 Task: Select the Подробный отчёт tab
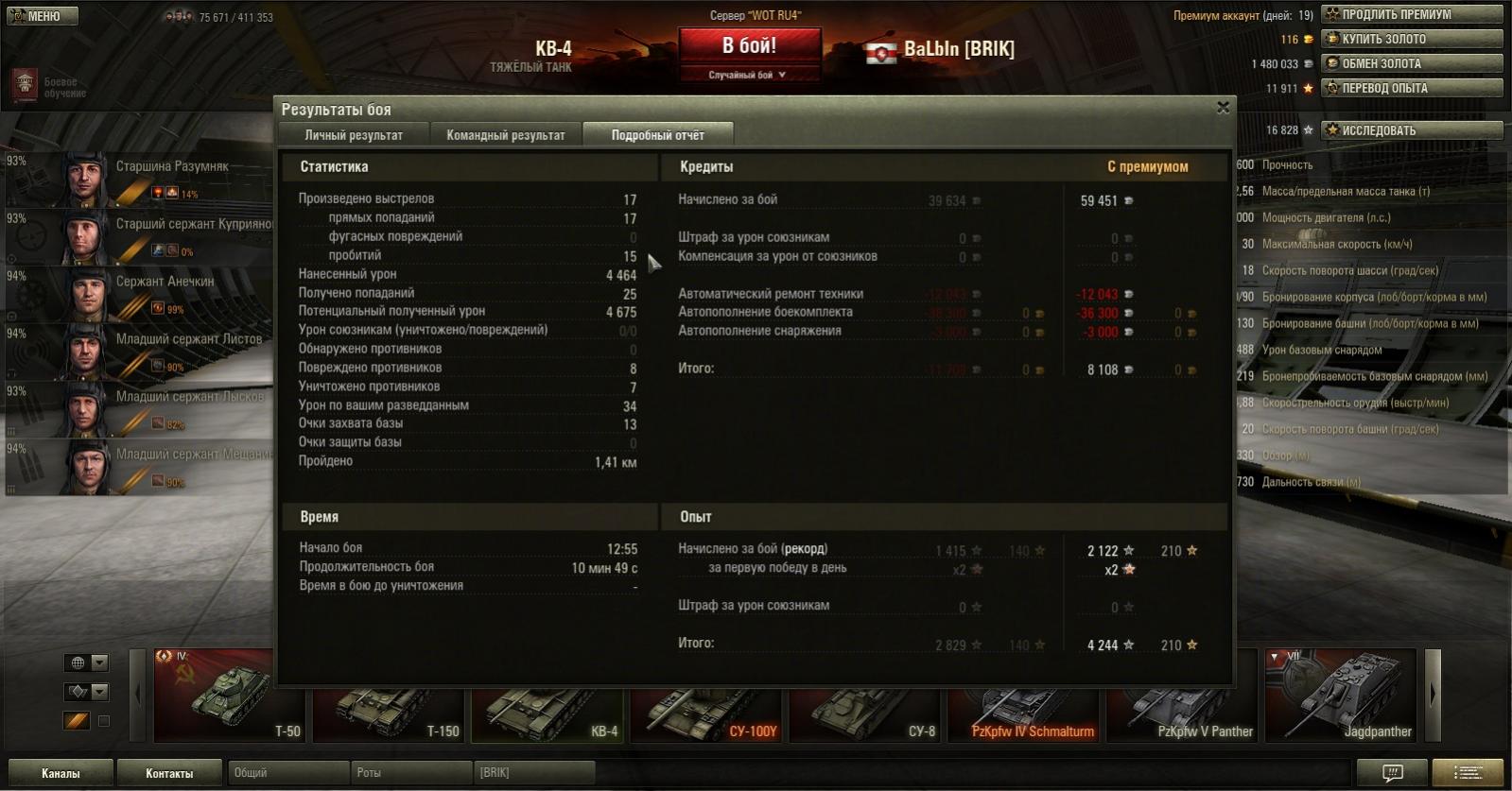[657, 135]
